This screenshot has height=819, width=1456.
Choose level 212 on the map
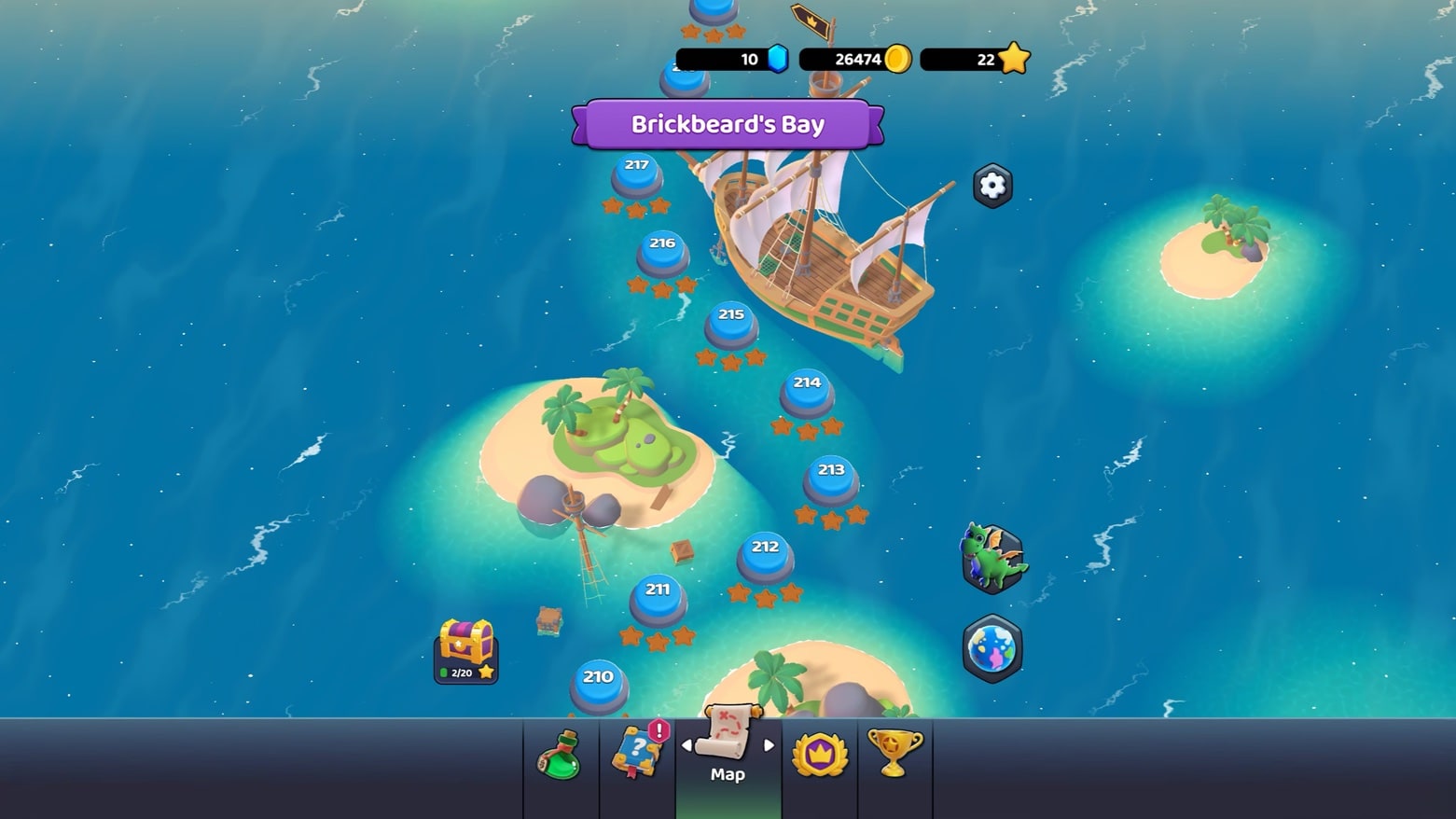pos(765,556)
